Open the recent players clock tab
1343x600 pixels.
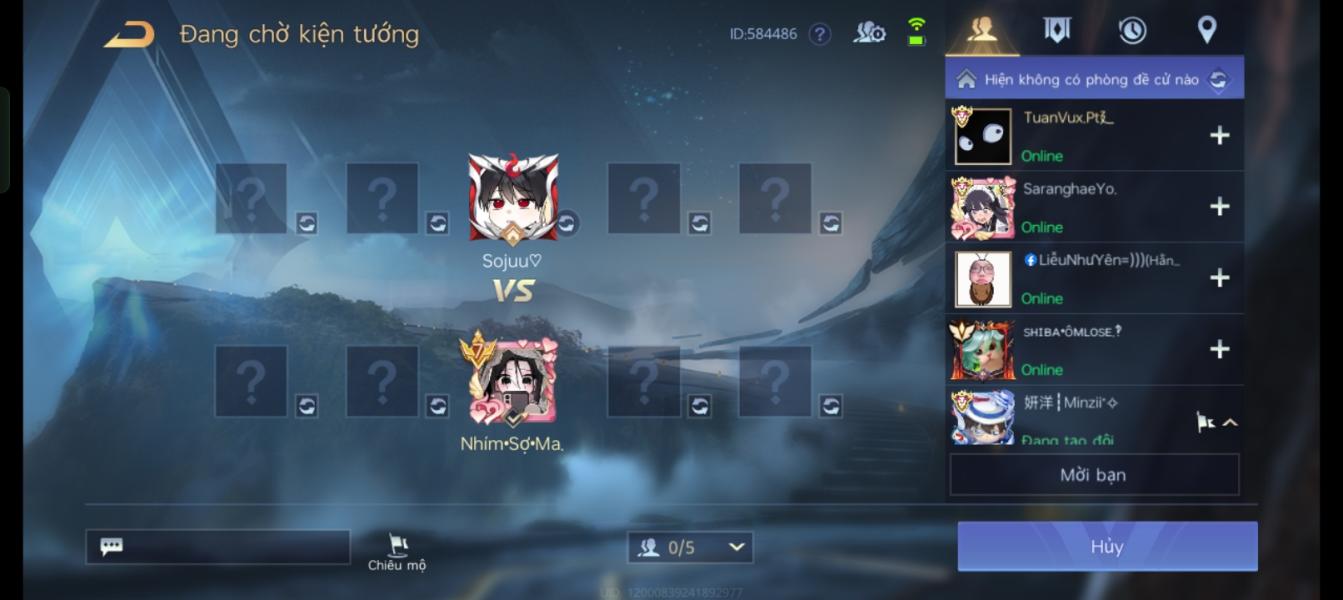[1132, 30]
